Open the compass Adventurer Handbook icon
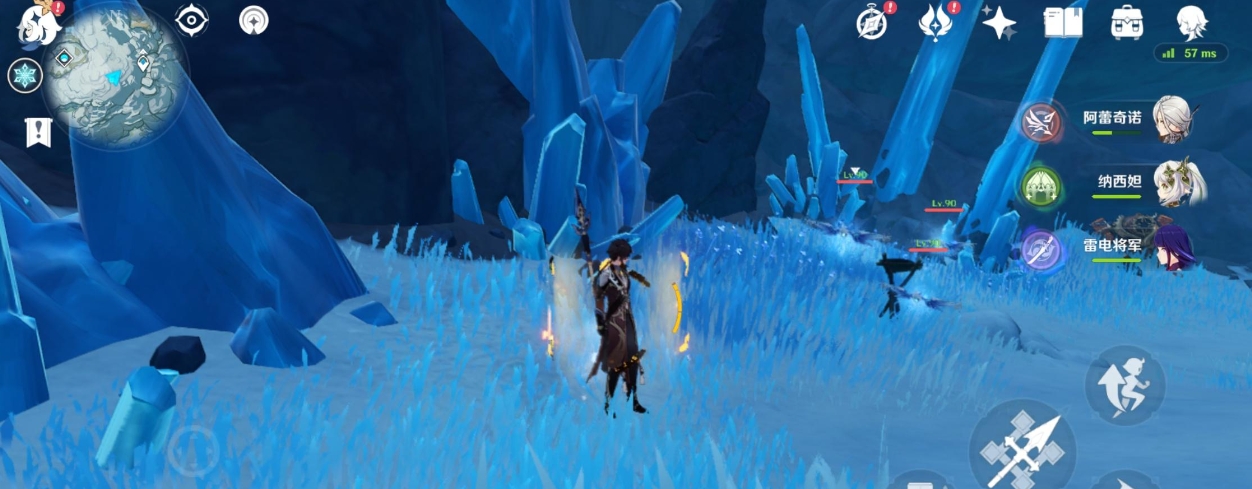Viewport: 1252px width, 489px height. point(872,22)
